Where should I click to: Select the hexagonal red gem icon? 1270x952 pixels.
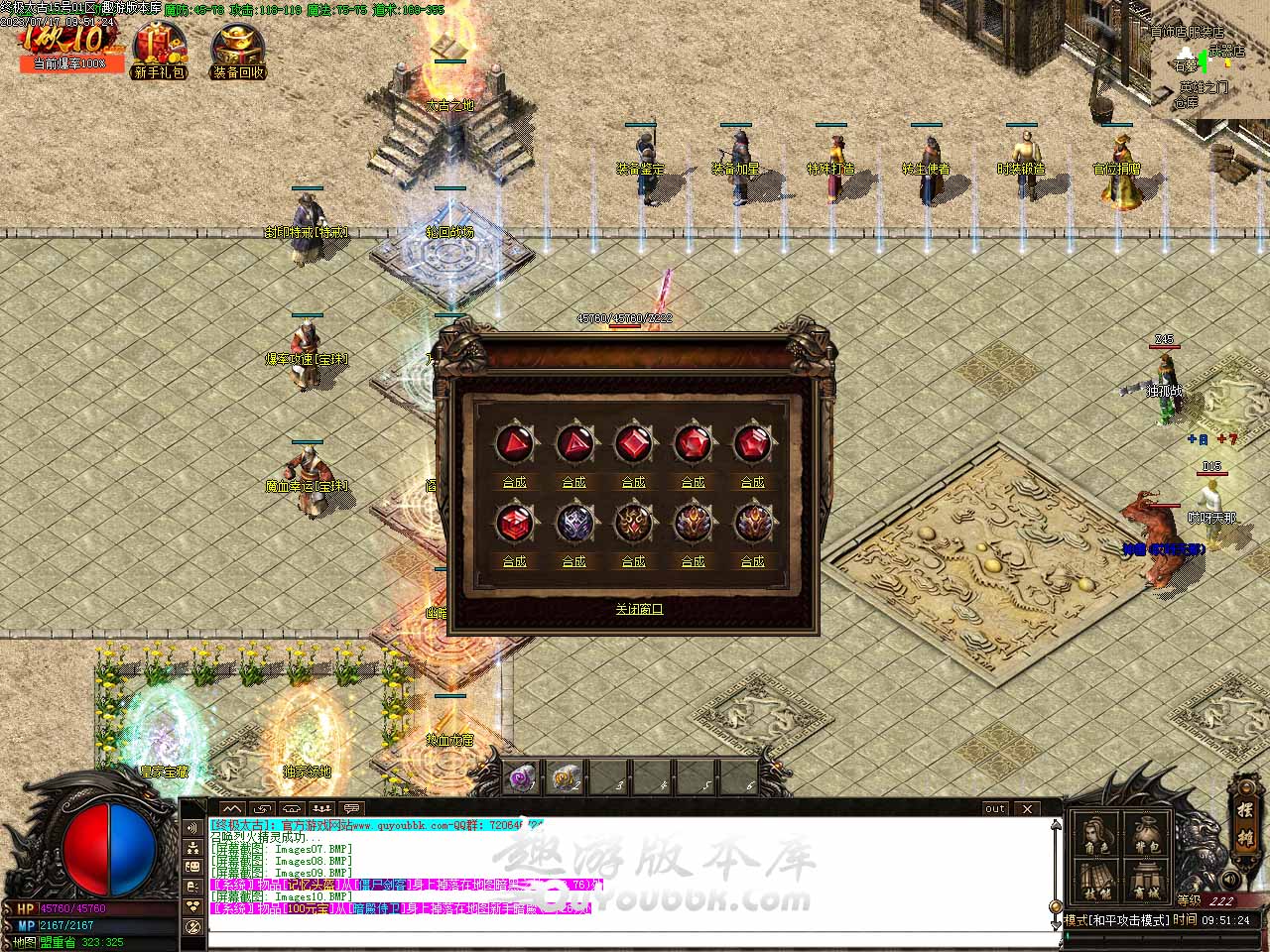coord(514,523)
